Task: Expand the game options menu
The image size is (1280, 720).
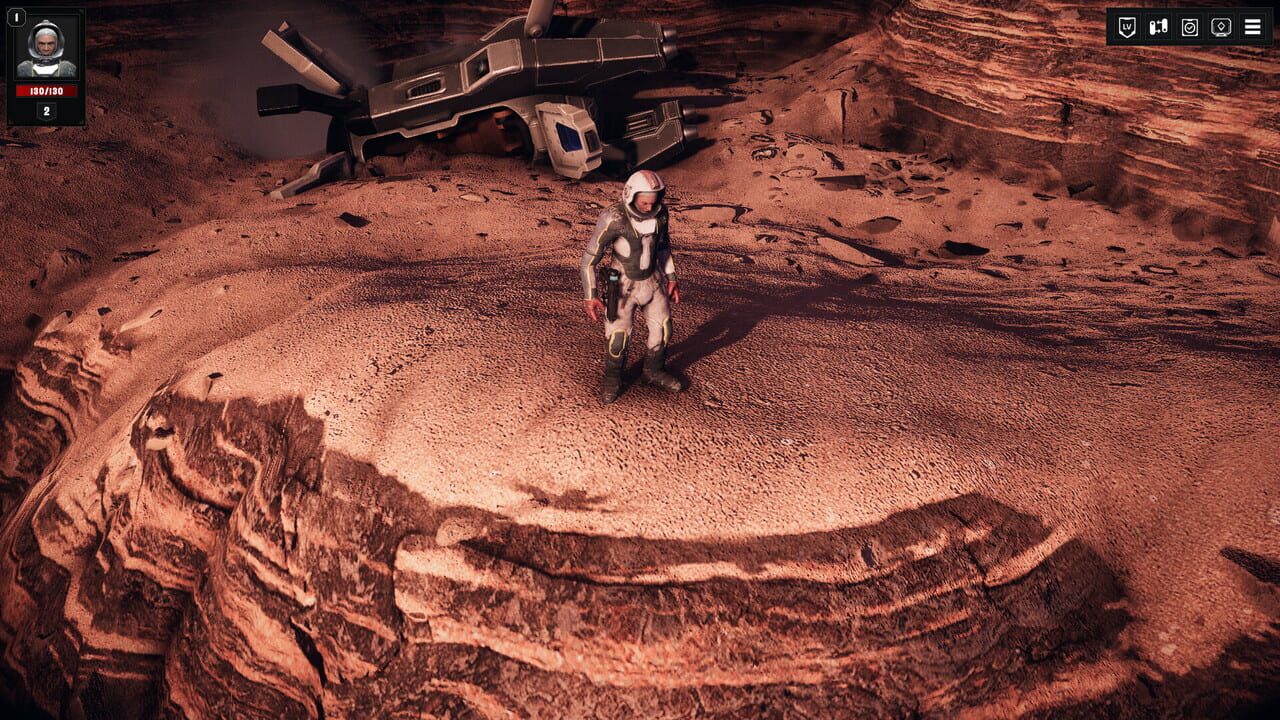Action: [x=1252, y=27]
